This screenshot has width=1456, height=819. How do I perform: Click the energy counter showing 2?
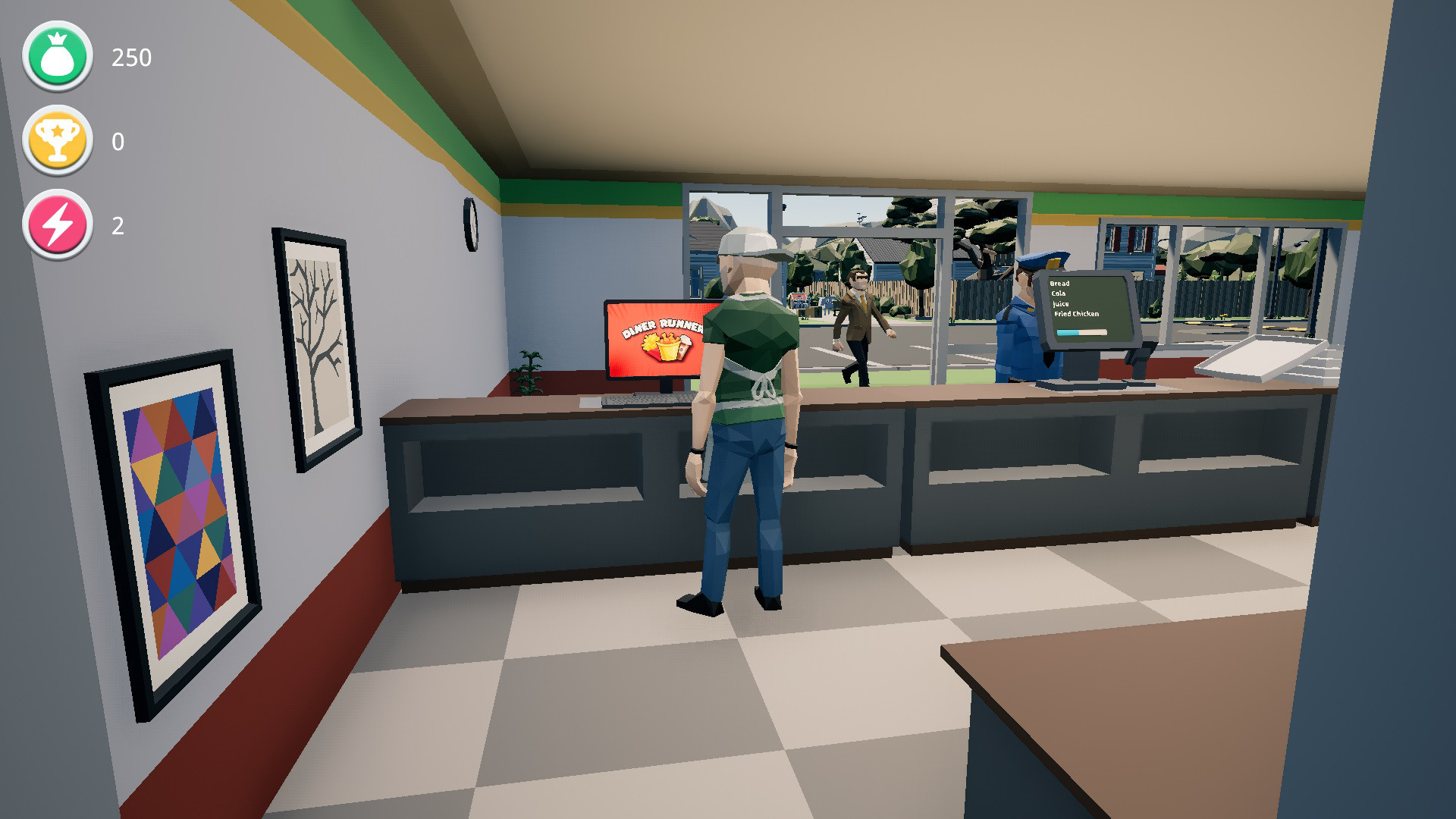121,225
